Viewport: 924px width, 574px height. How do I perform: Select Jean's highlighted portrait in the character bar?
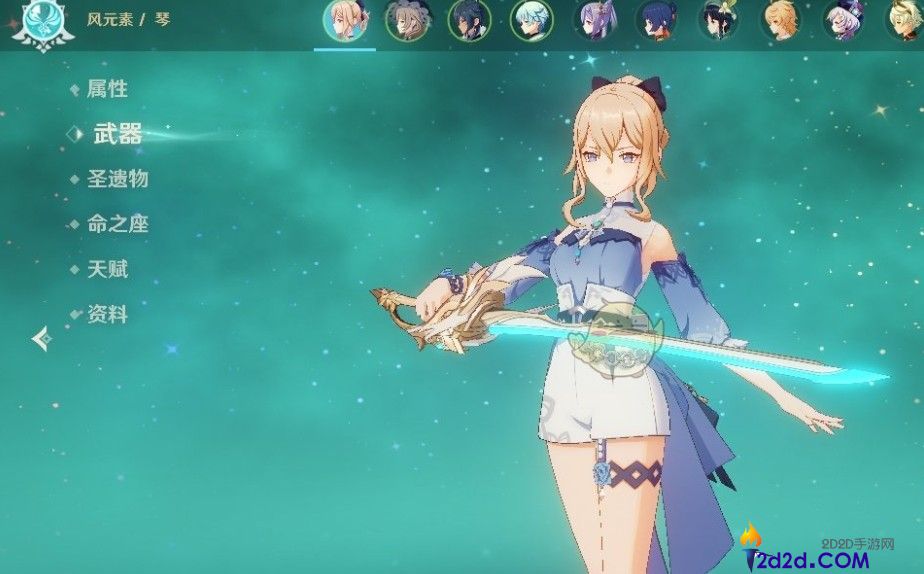point(345,21)
